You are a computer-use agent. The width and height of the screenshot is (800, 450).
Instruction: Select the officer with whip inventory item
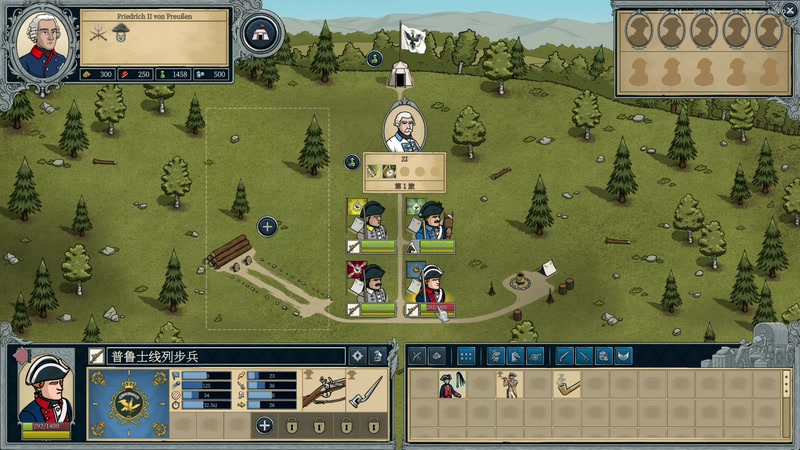(451, 385)
